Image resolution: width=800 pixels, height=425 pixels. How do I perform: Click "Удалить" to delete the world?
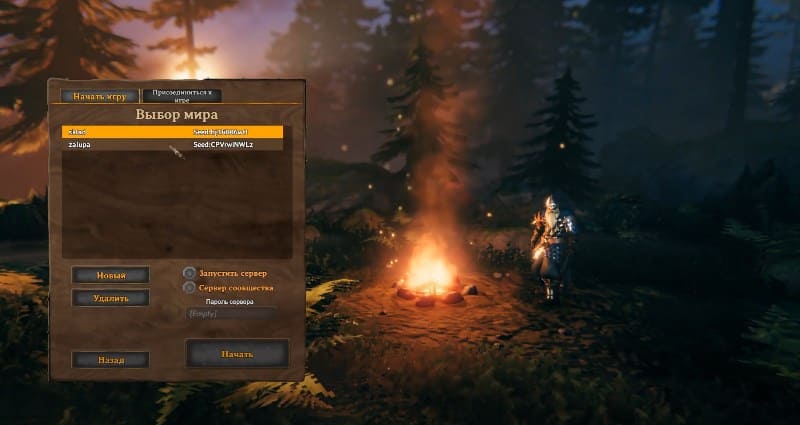(111, 298)
